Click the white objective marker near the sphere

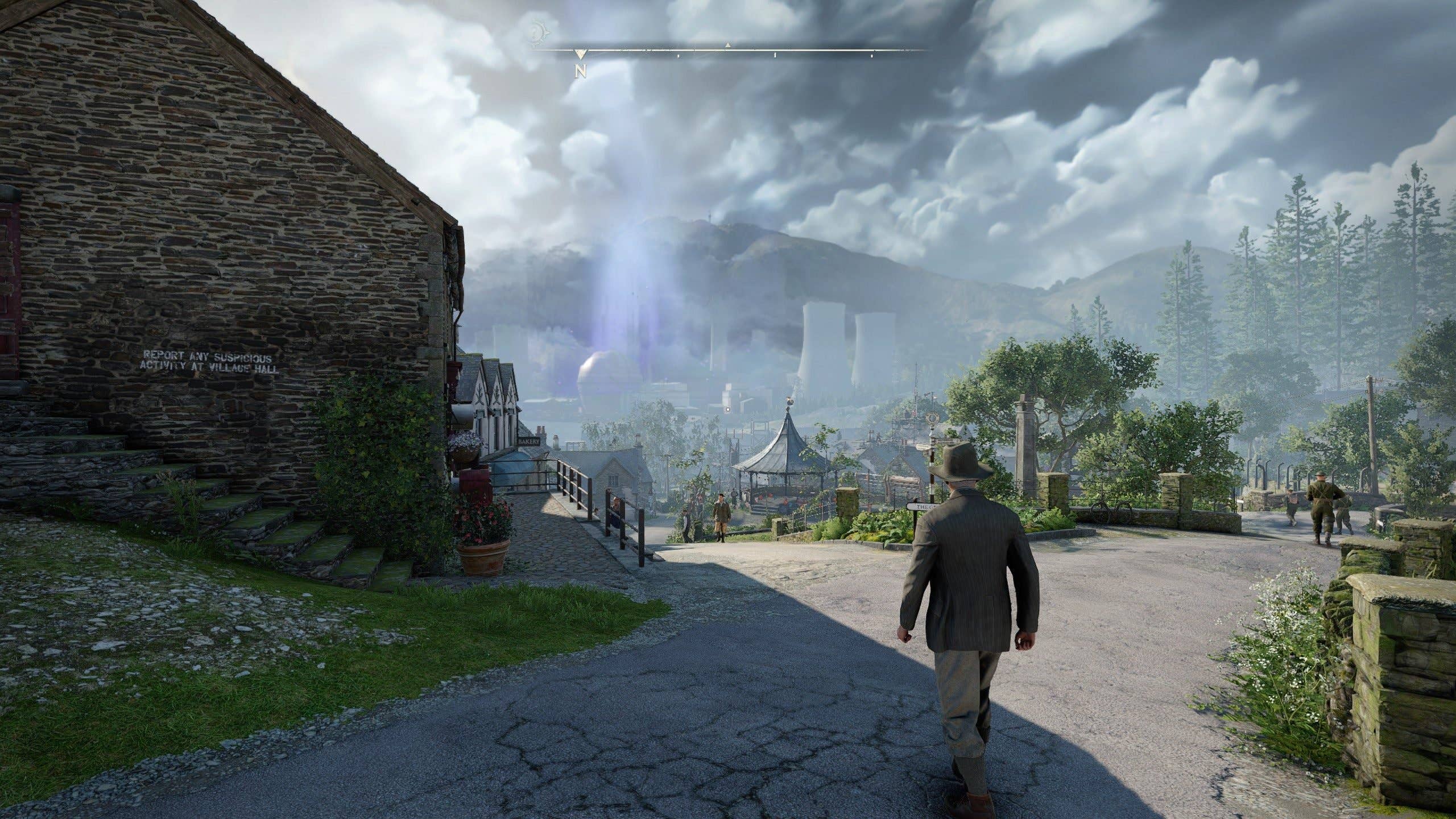[x=728, y=409]
